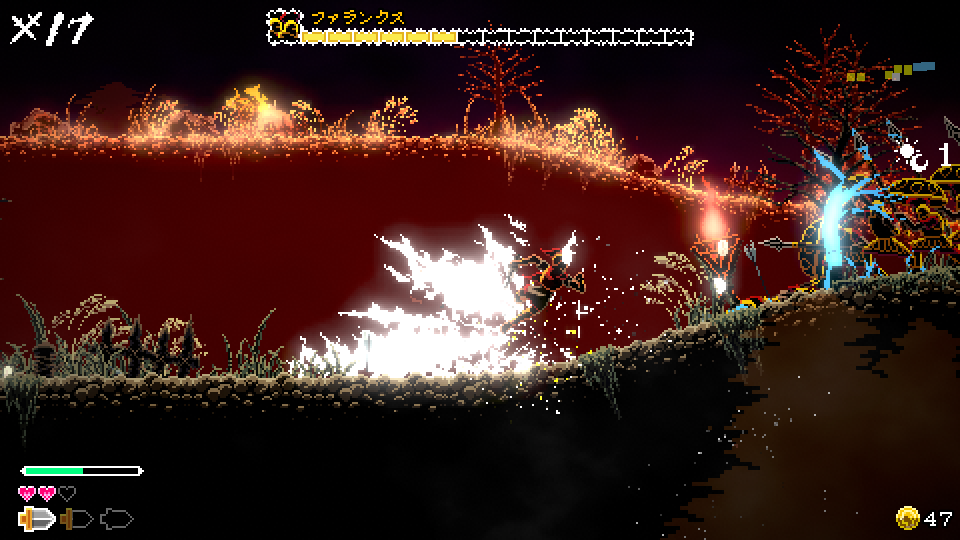Click the gold coin icon
Image resolution: width=960 pixels, height=540 pixels.
point(908,518)
